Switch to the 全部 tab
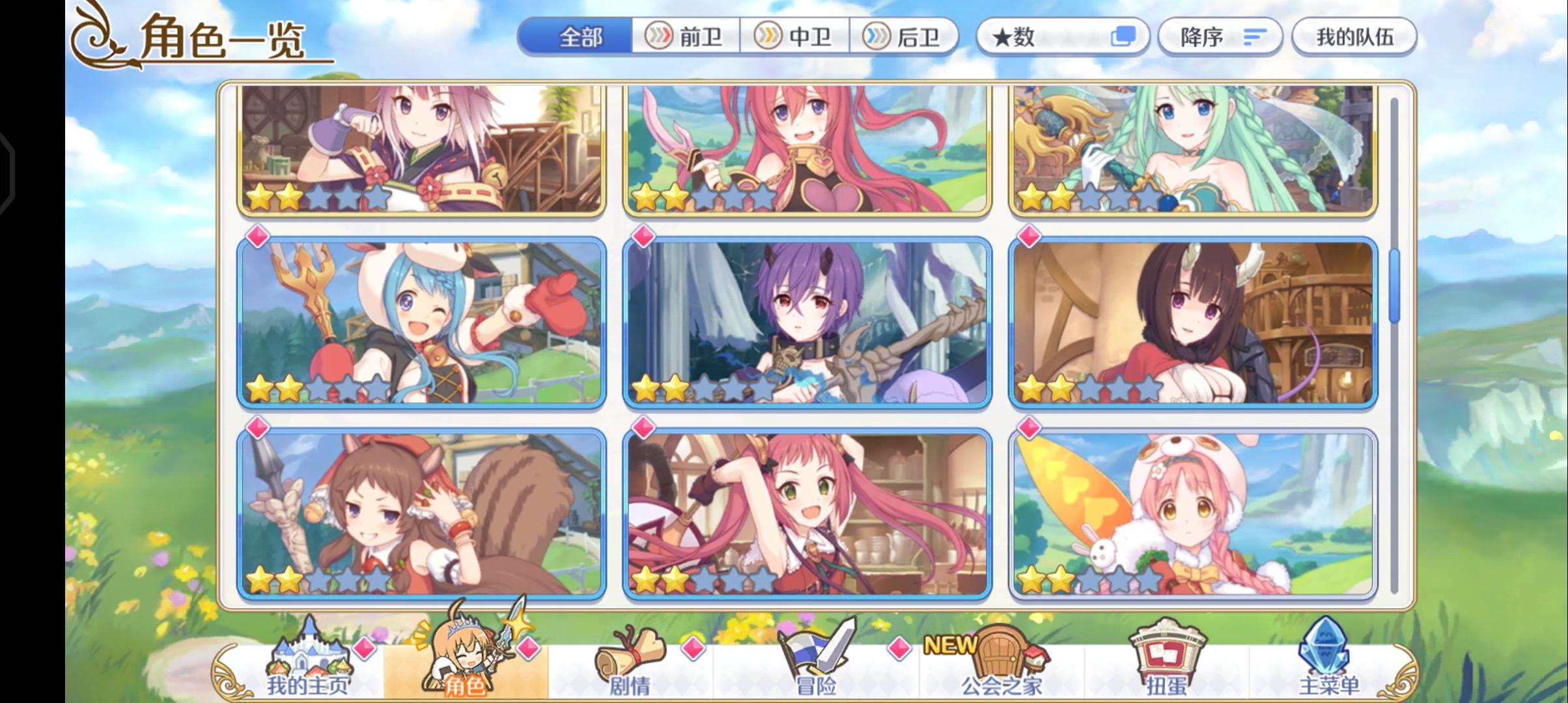Image resolution: width=1568 pixels, height=703 pixels. pos(579,37)
